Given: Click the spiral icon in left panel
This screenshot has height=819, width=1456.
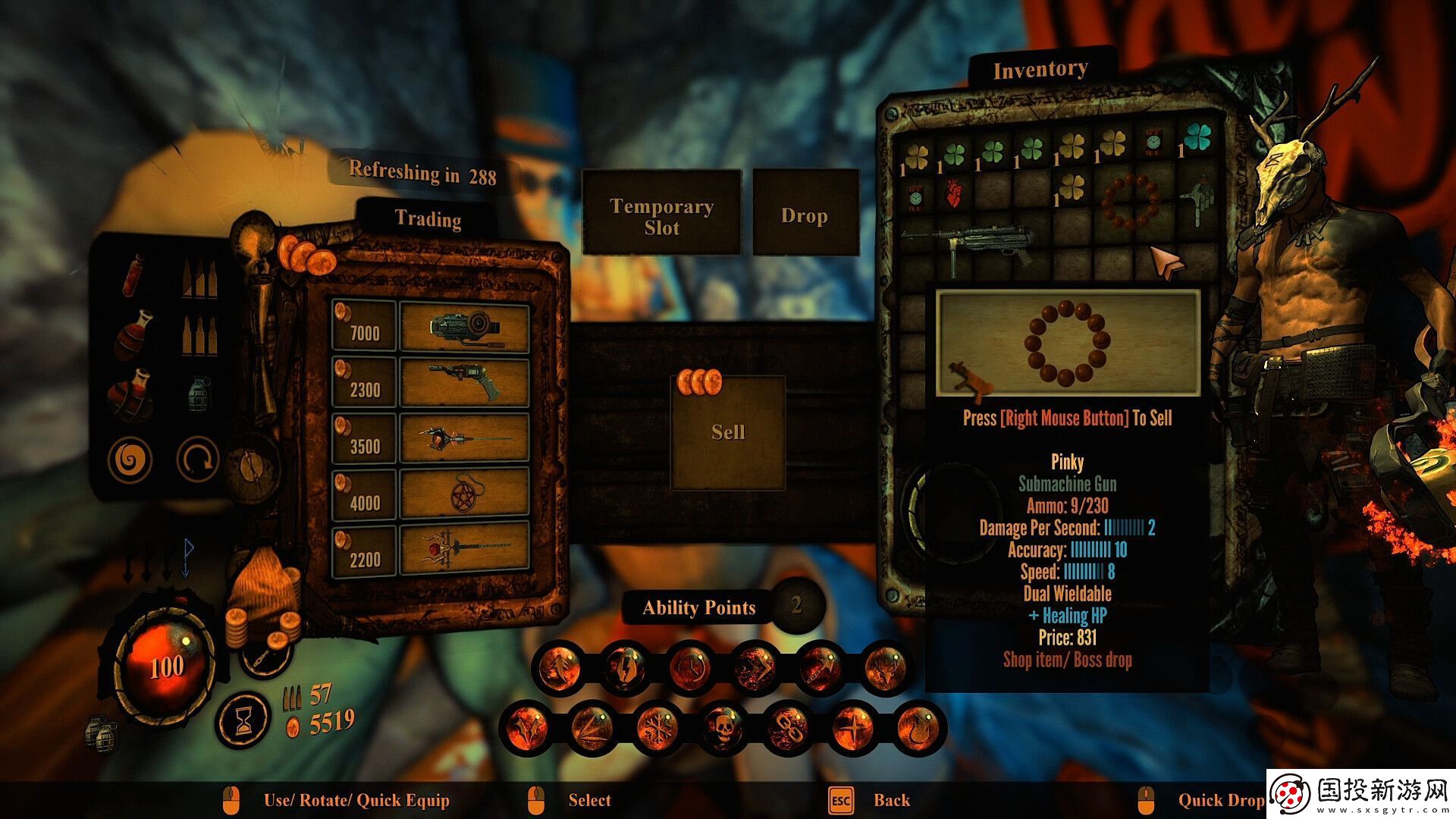Looking at the screenshot, I should (129, 460).
